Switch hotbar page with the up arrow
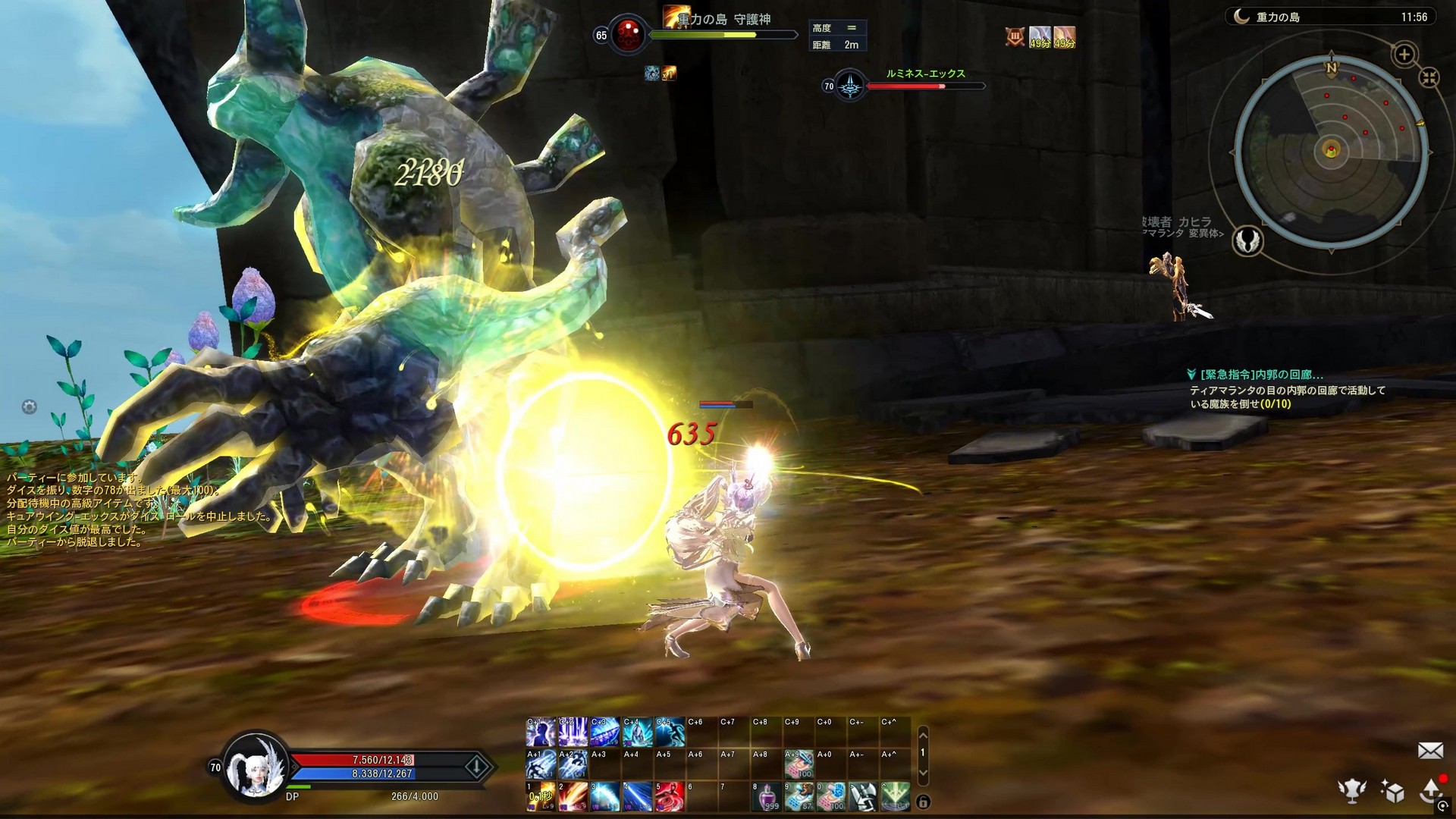This screenshot has height=819, width=1456. (923, 734)
